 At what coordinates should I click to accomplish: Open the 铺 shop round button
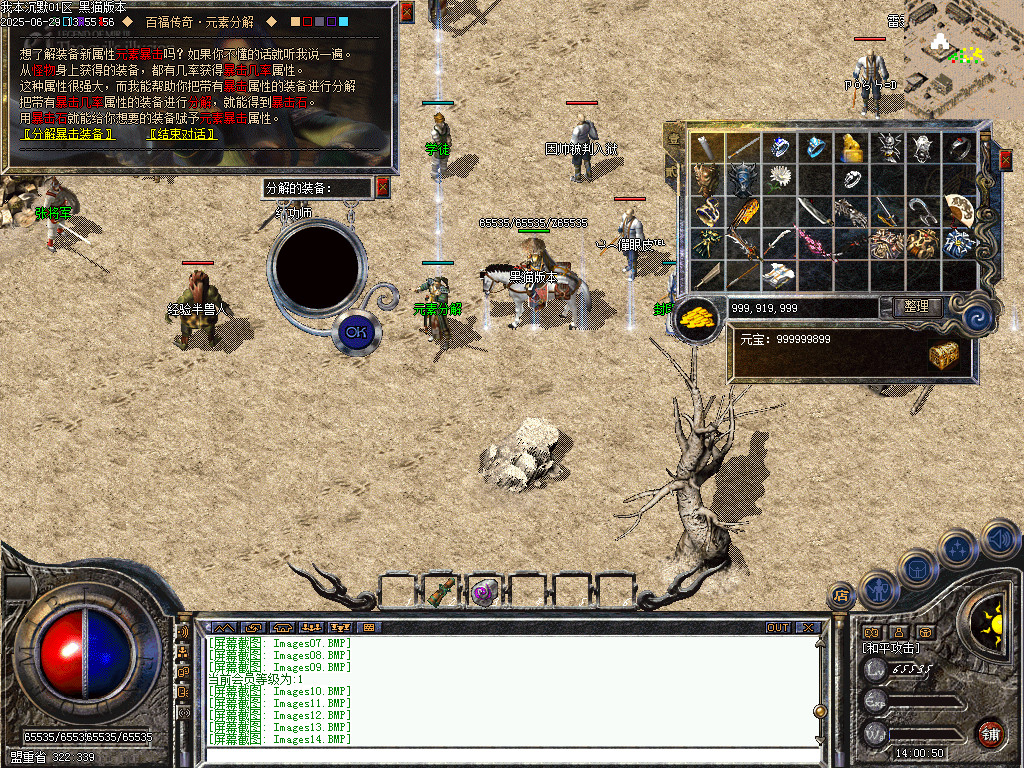(990, 733)
